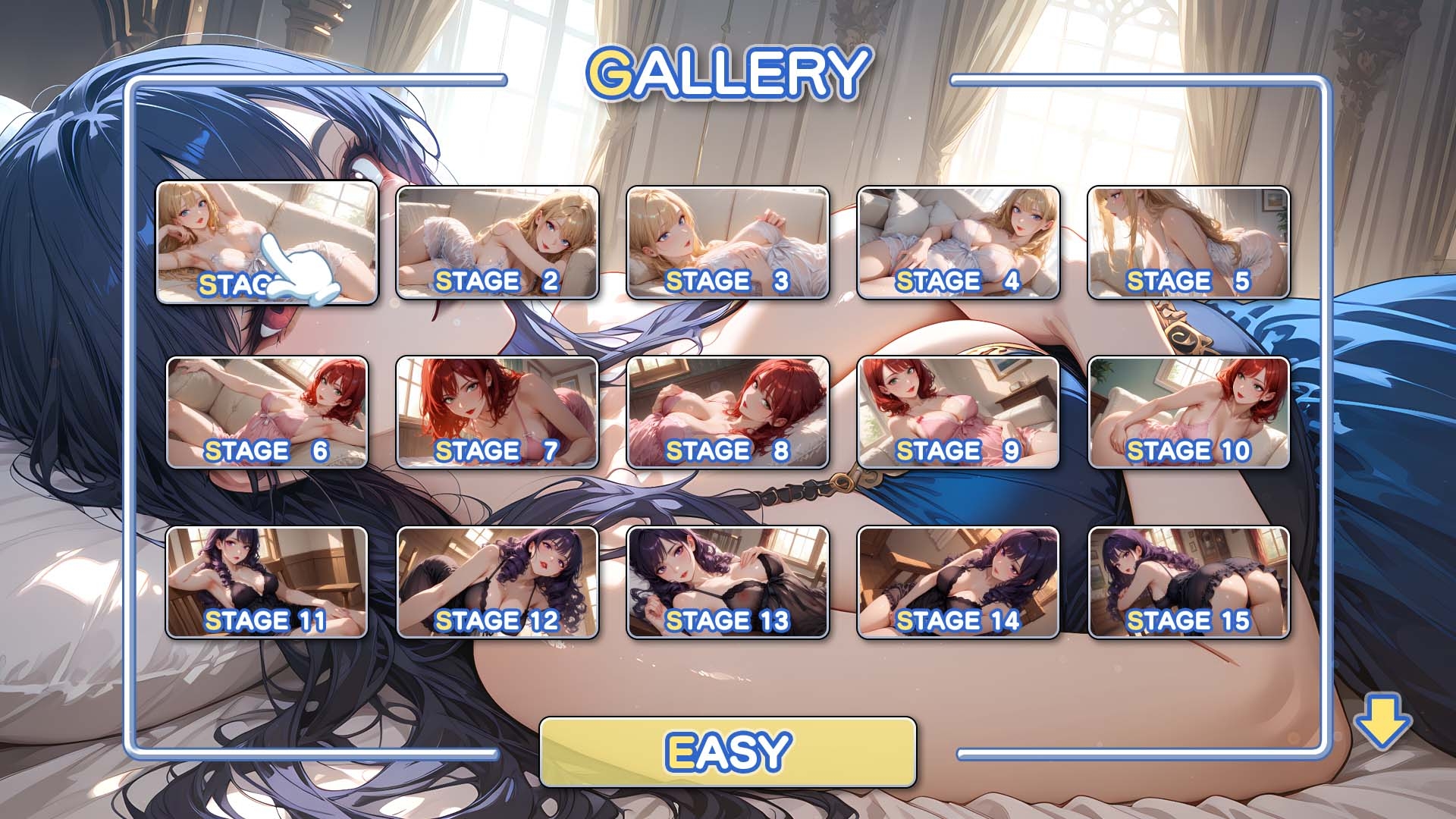Open the Stage 1 gallery thumbnail
The width and height of the screenshot is (1456, 819).
266,242
